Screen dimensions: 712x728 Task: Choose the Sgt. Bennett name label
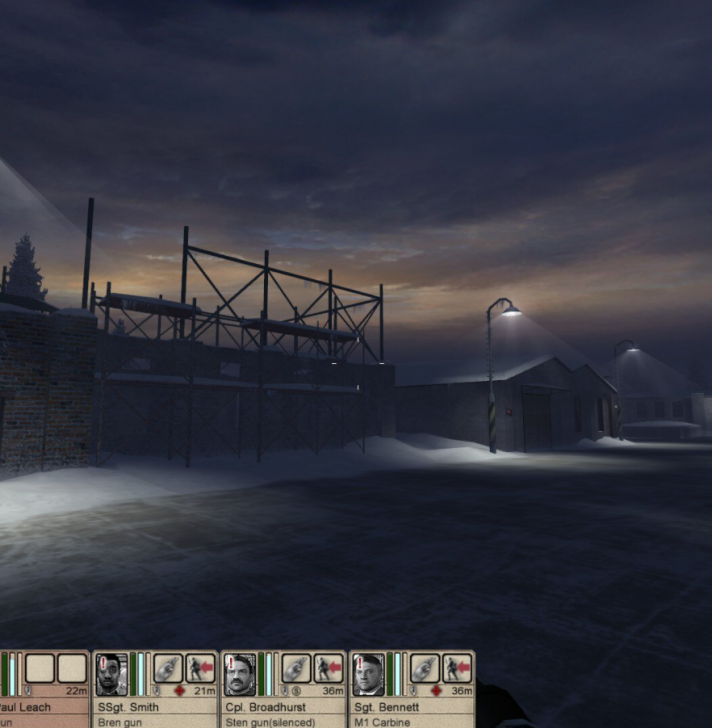(384, 707)
